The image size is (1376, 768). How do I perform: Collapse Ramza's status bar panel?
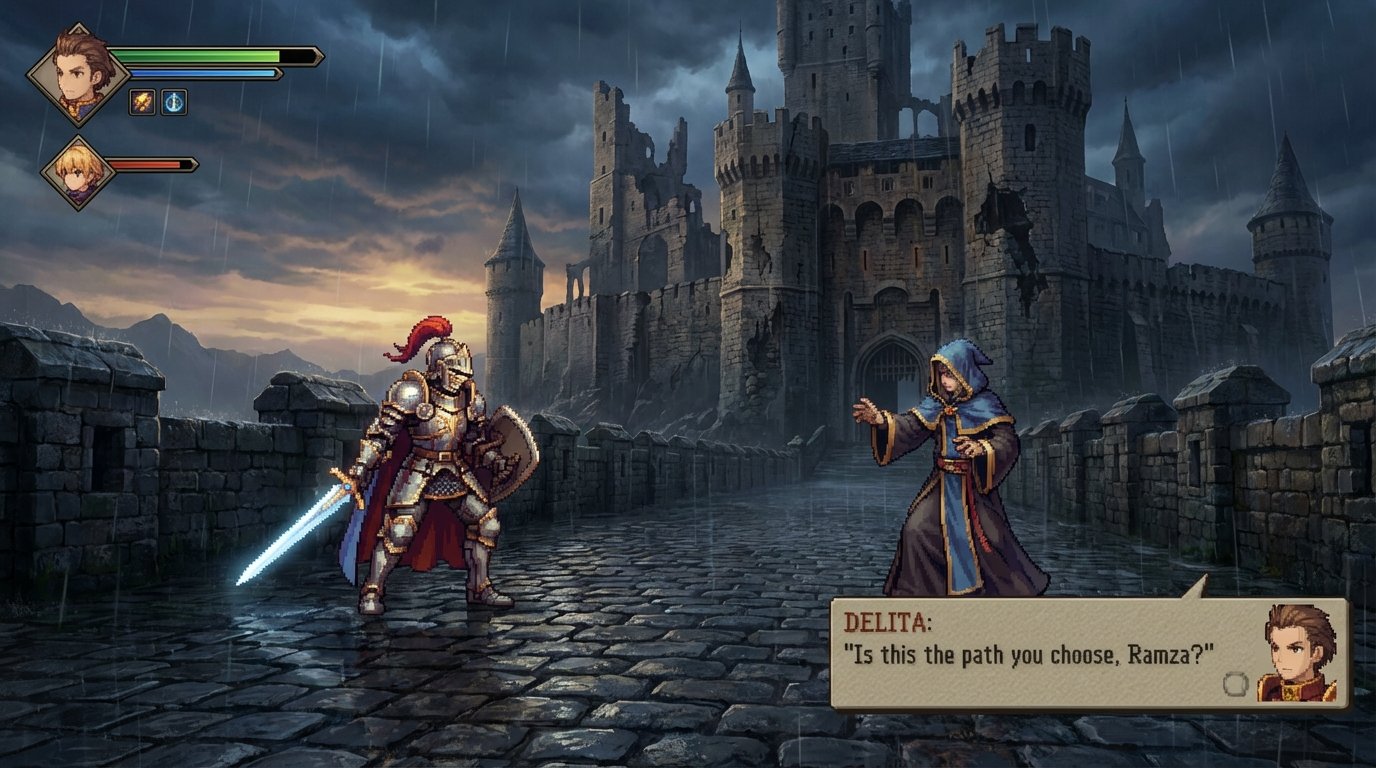210,57
